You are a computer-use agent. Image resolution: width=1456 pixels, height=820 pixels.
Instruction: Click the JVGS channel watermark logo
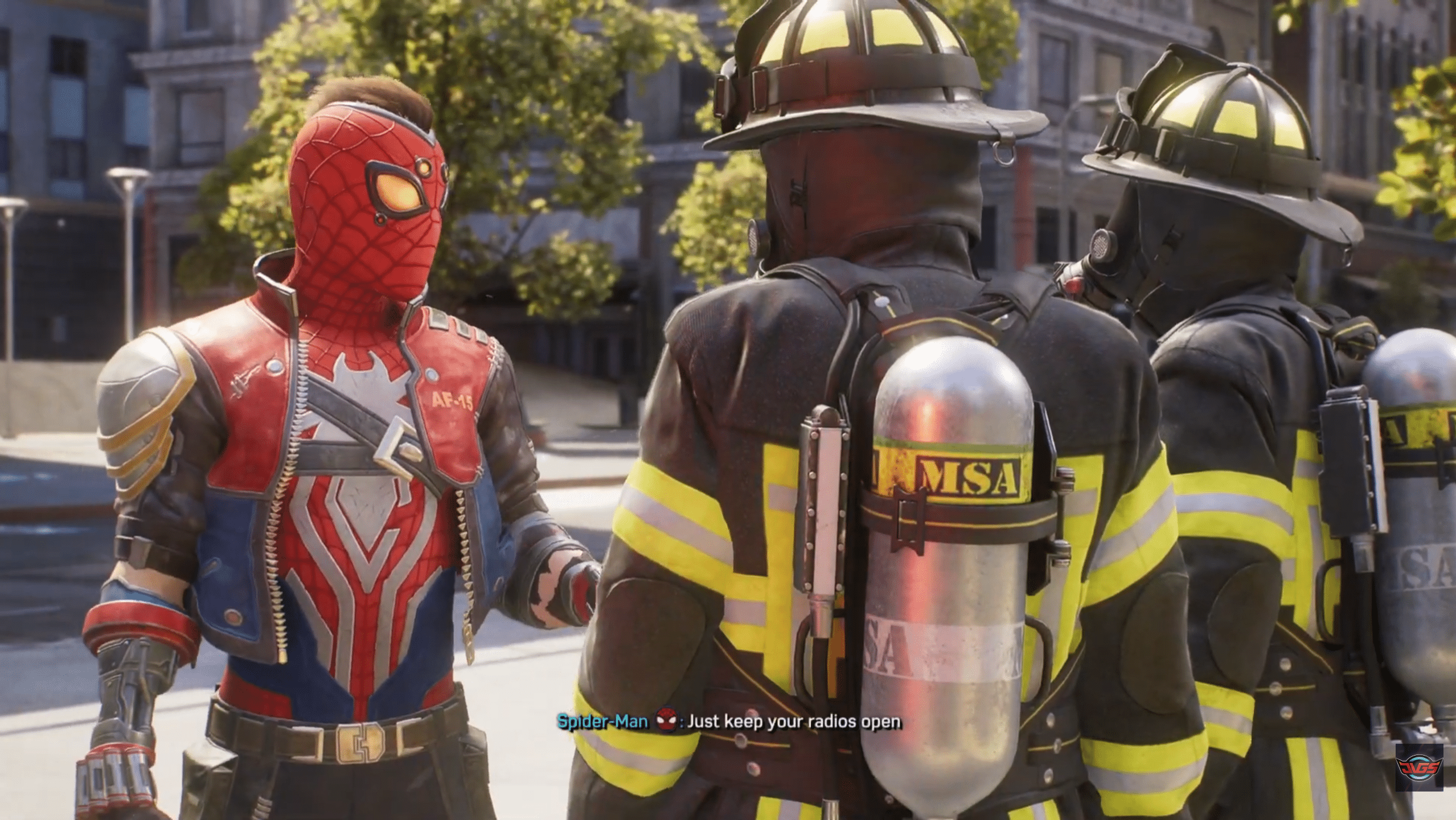tap(1430, 782)
